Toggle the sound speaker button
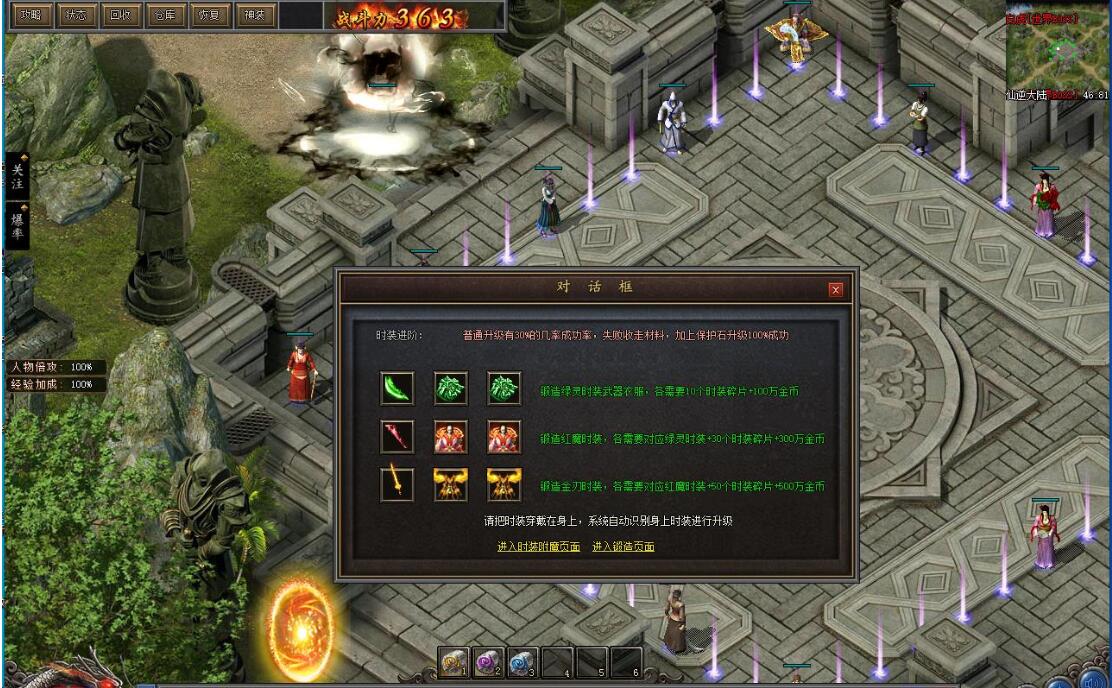Screen dimensions: 1112x688 (x=1093, y=681)
